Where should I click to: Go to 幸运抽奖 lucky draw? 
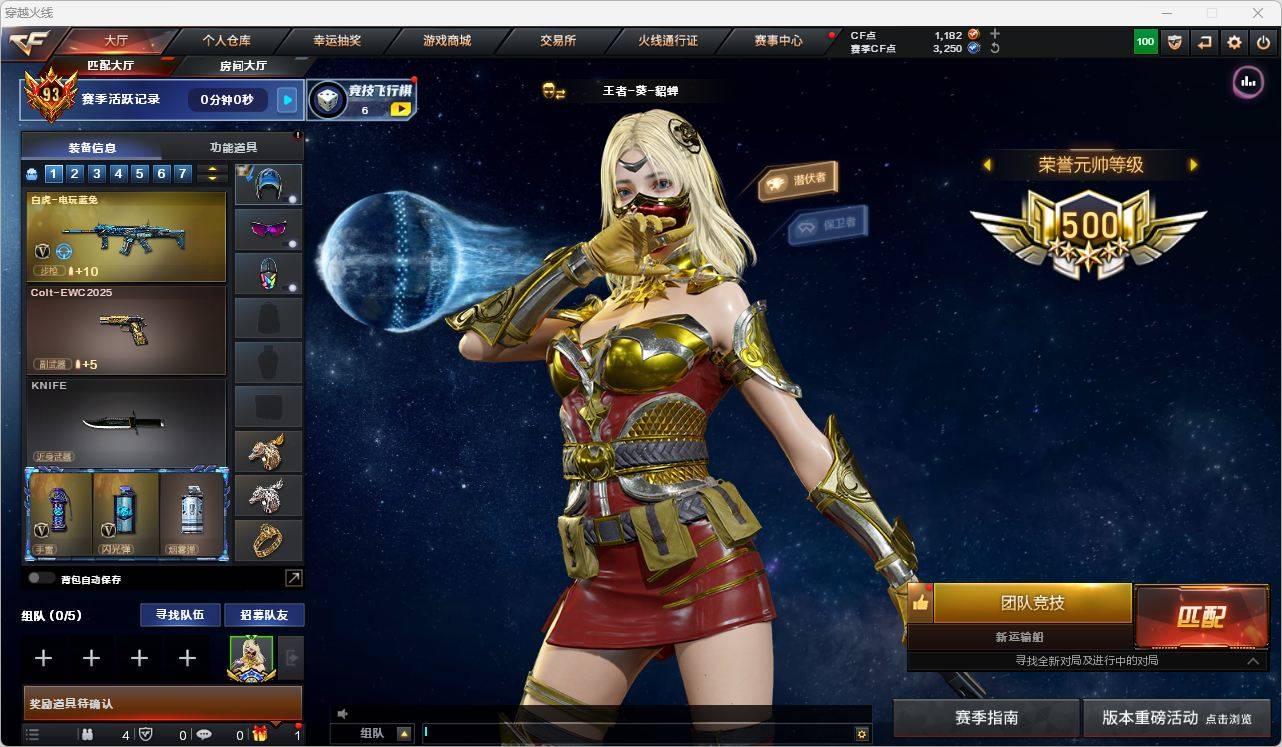pyautogui.click(x=337, y=41)
